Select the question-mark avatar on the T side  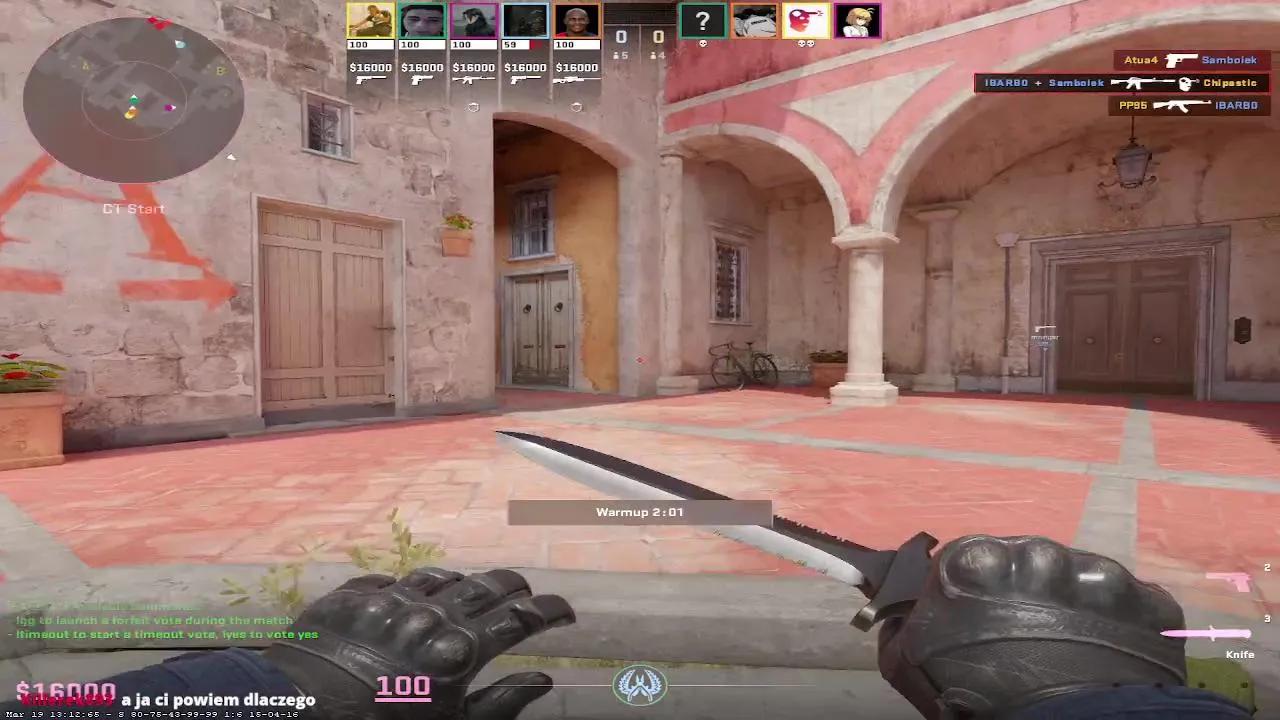703,21
